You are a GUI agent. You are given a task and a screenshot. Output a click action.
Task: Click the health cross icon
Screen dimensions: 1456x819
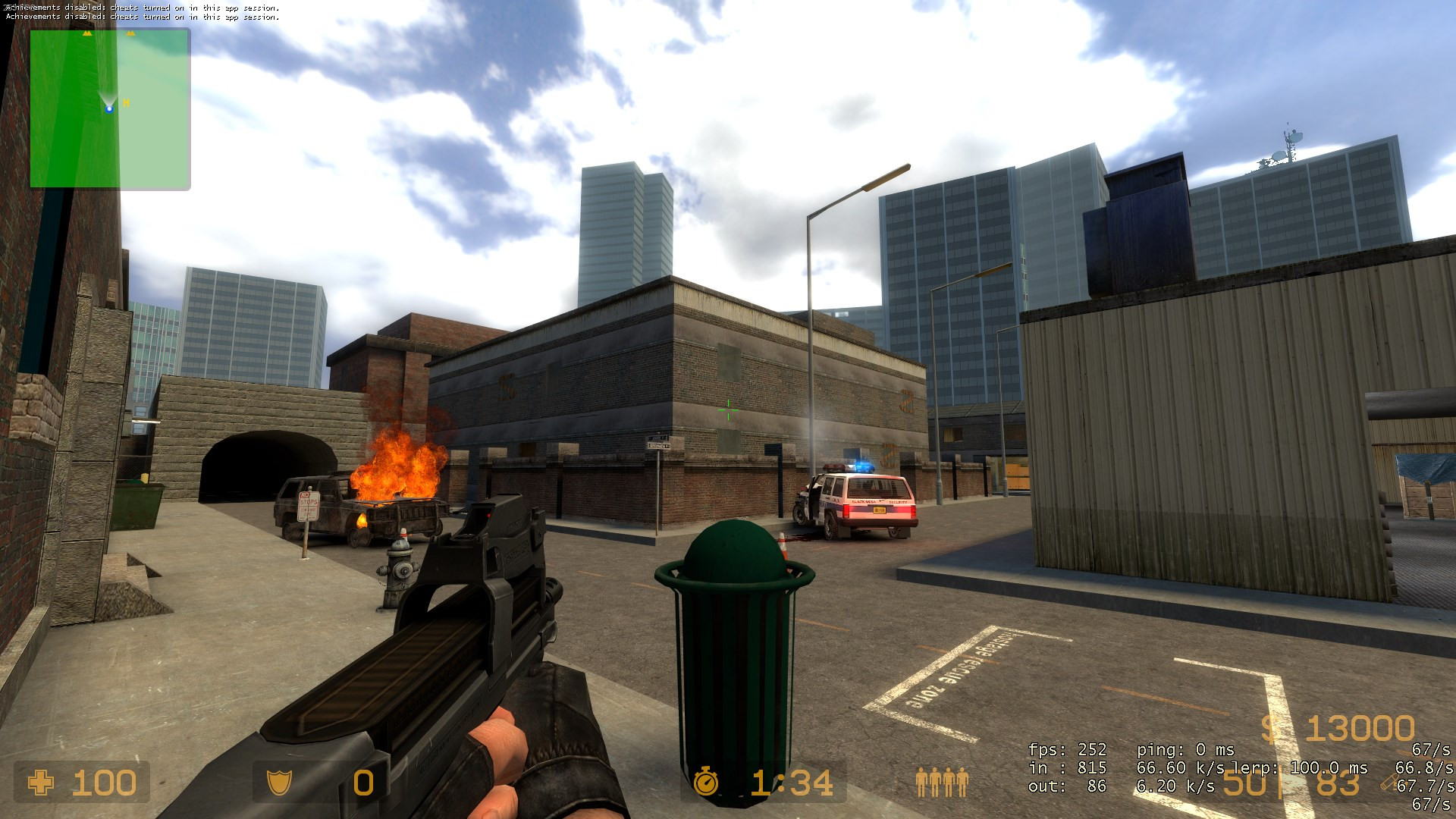pyautogui.click(x=41, y=783)
